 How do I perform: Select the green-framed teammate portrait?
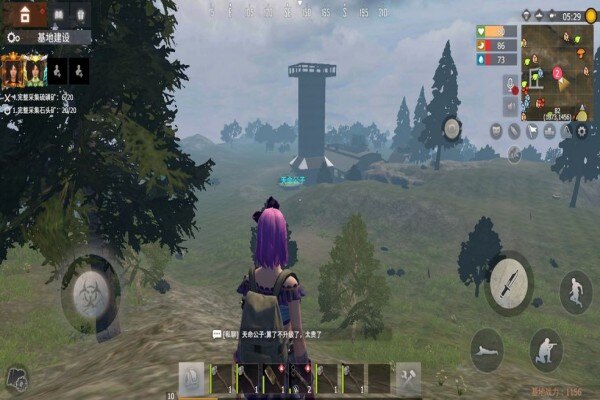(37, 70)
